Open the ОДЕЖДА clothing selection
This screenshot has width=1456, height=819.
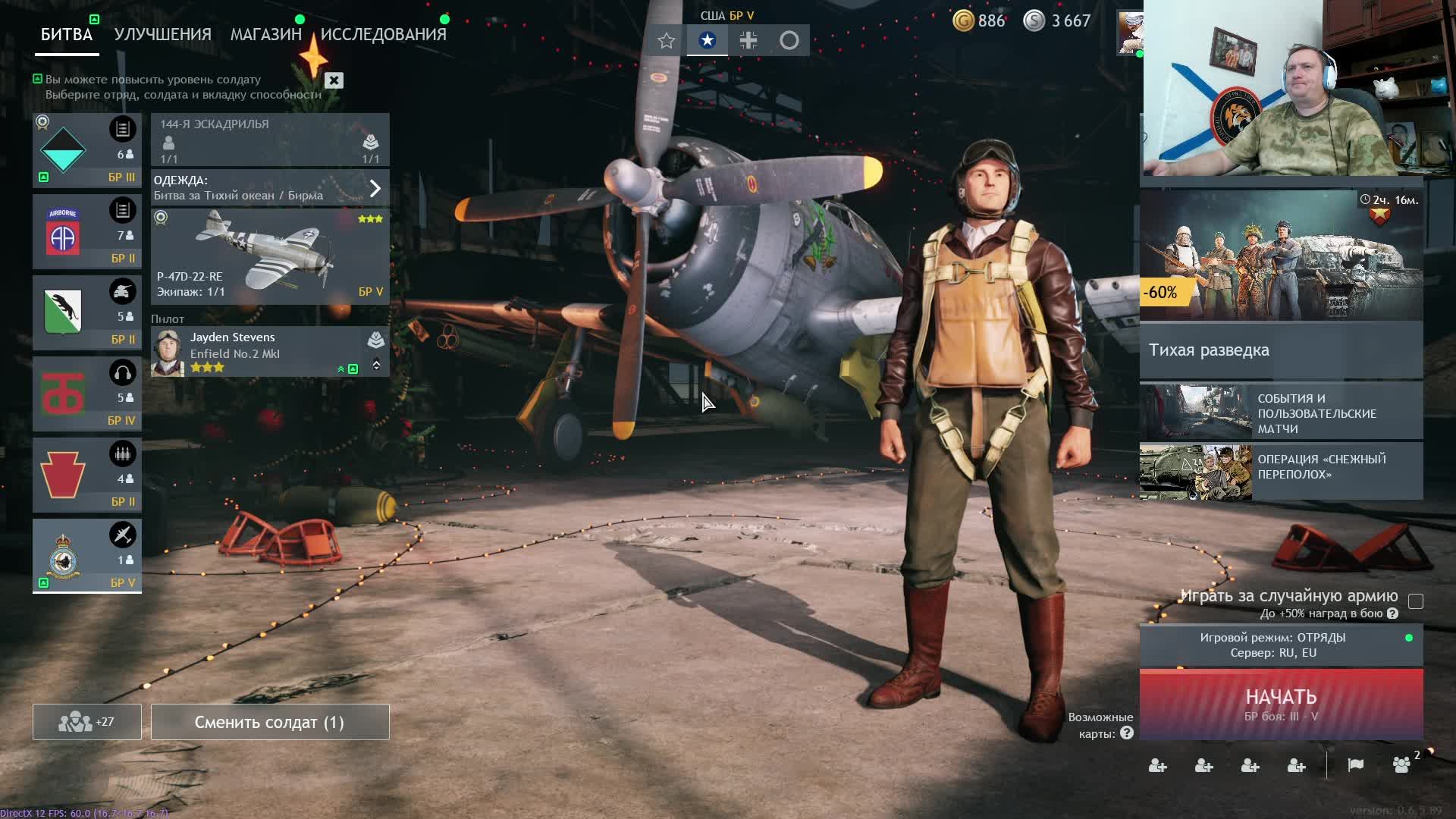coord(270,188)
